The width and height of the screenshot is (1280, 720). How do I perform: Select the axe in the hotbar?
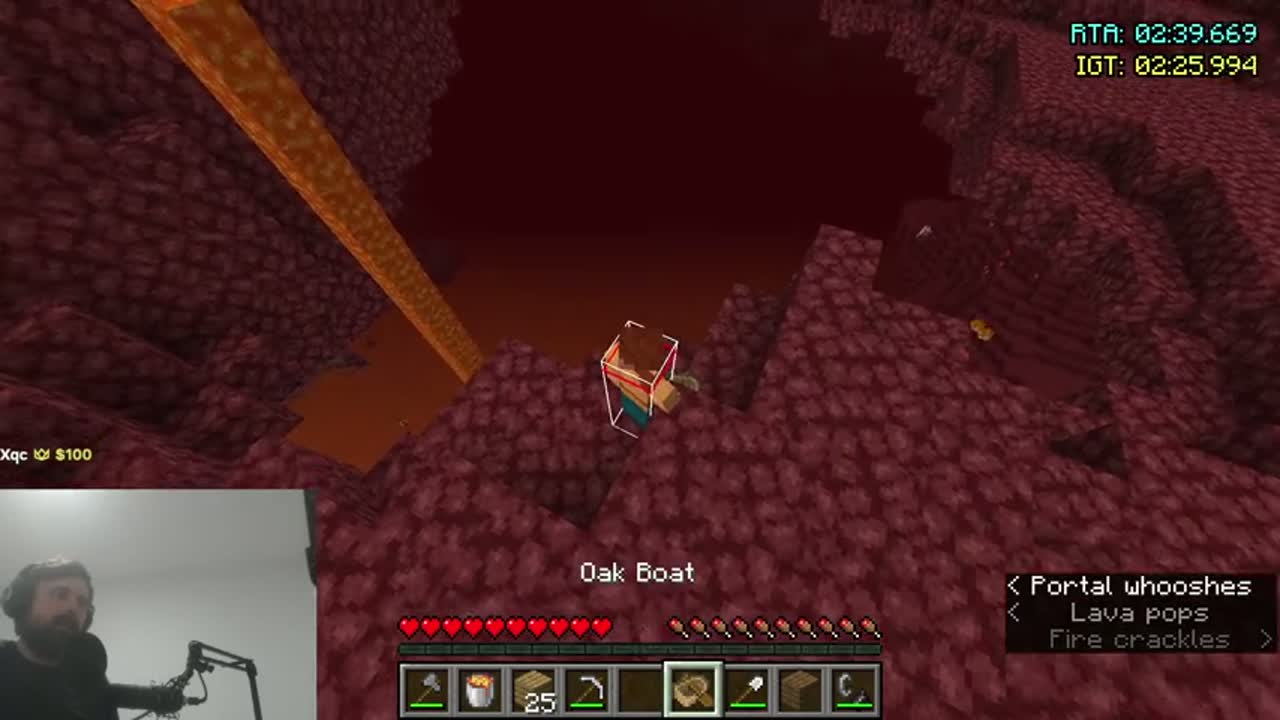425,690
